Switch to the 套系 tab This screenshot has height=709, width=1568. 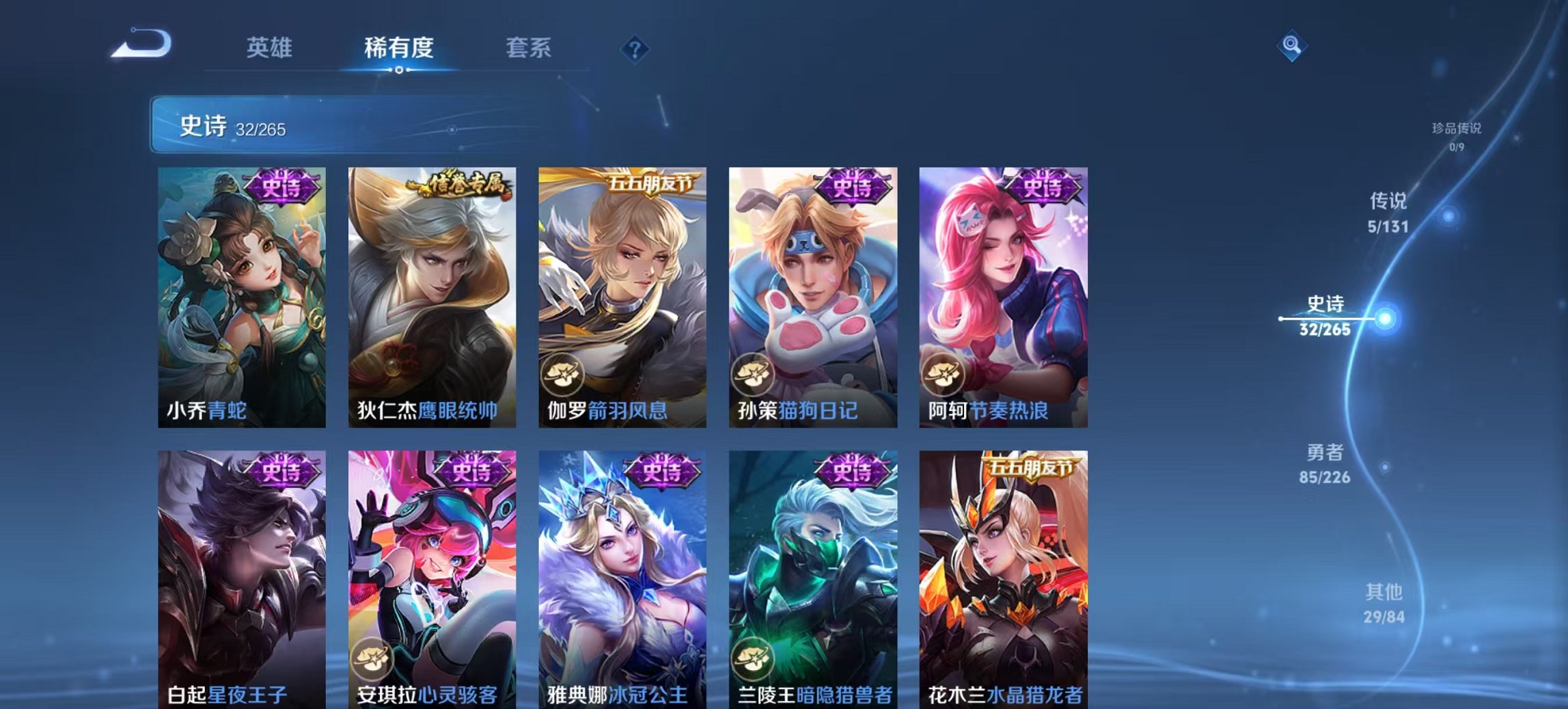click(x=529, y=48)
